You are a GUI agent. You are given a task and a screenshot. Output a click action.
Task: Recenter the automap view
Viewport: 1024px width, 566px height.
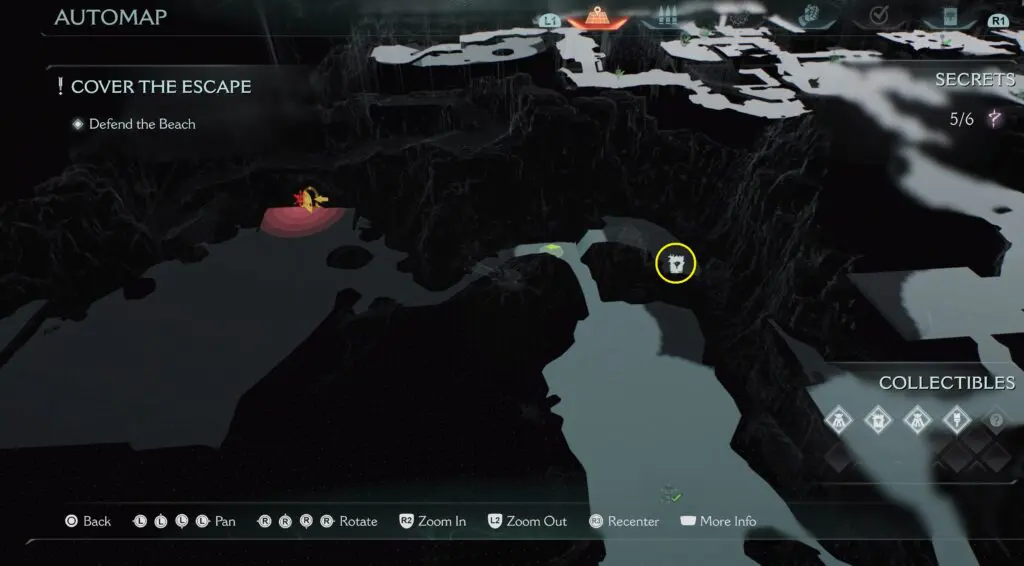pos(624,521)
